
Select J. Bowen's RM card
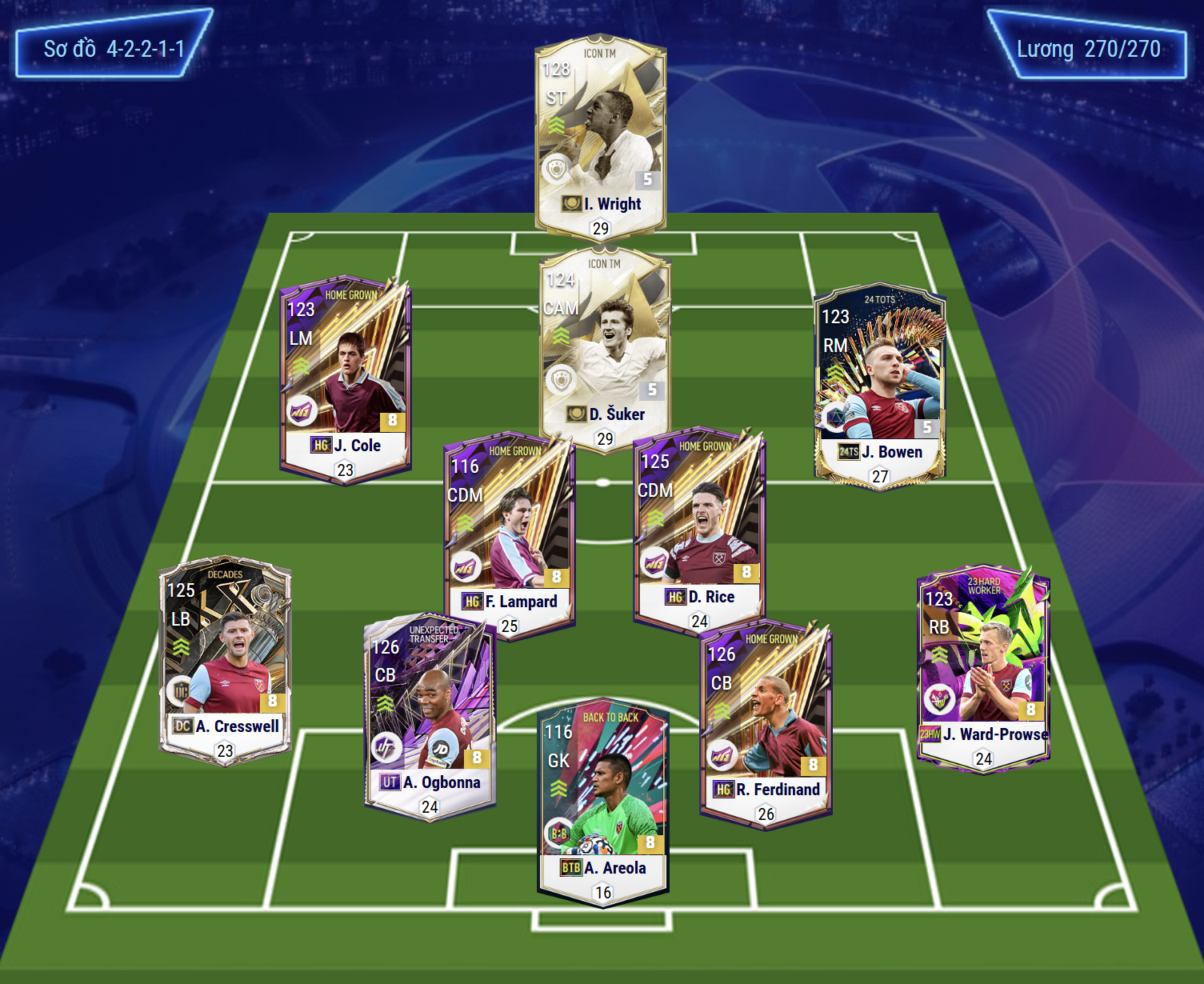click(879, 384)
